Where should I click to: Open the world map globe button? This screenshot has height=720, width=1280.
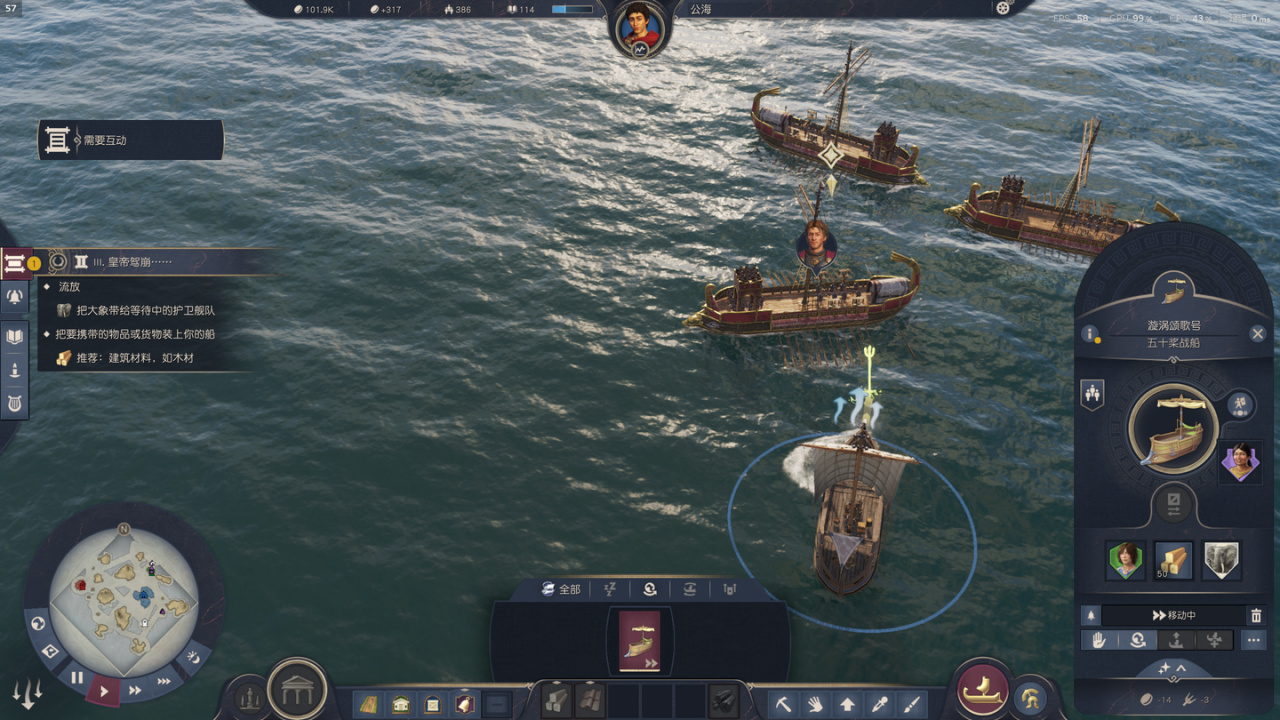click(x=39, y=624)
